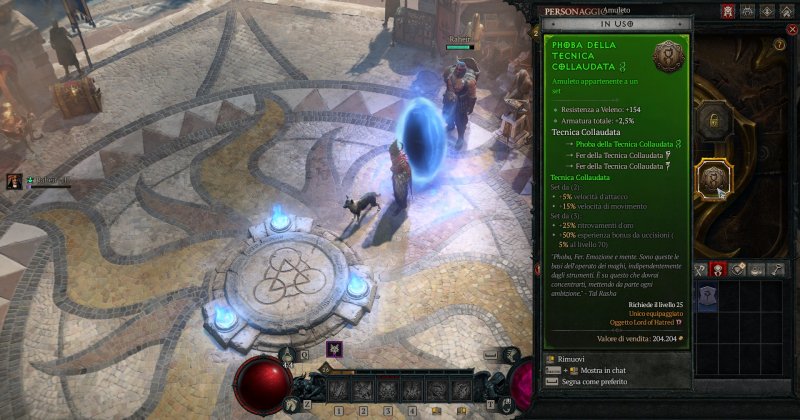Select the rune item in inventory
Image resolution: width=800 pixels, height=420 pixels.
[707, 297]
